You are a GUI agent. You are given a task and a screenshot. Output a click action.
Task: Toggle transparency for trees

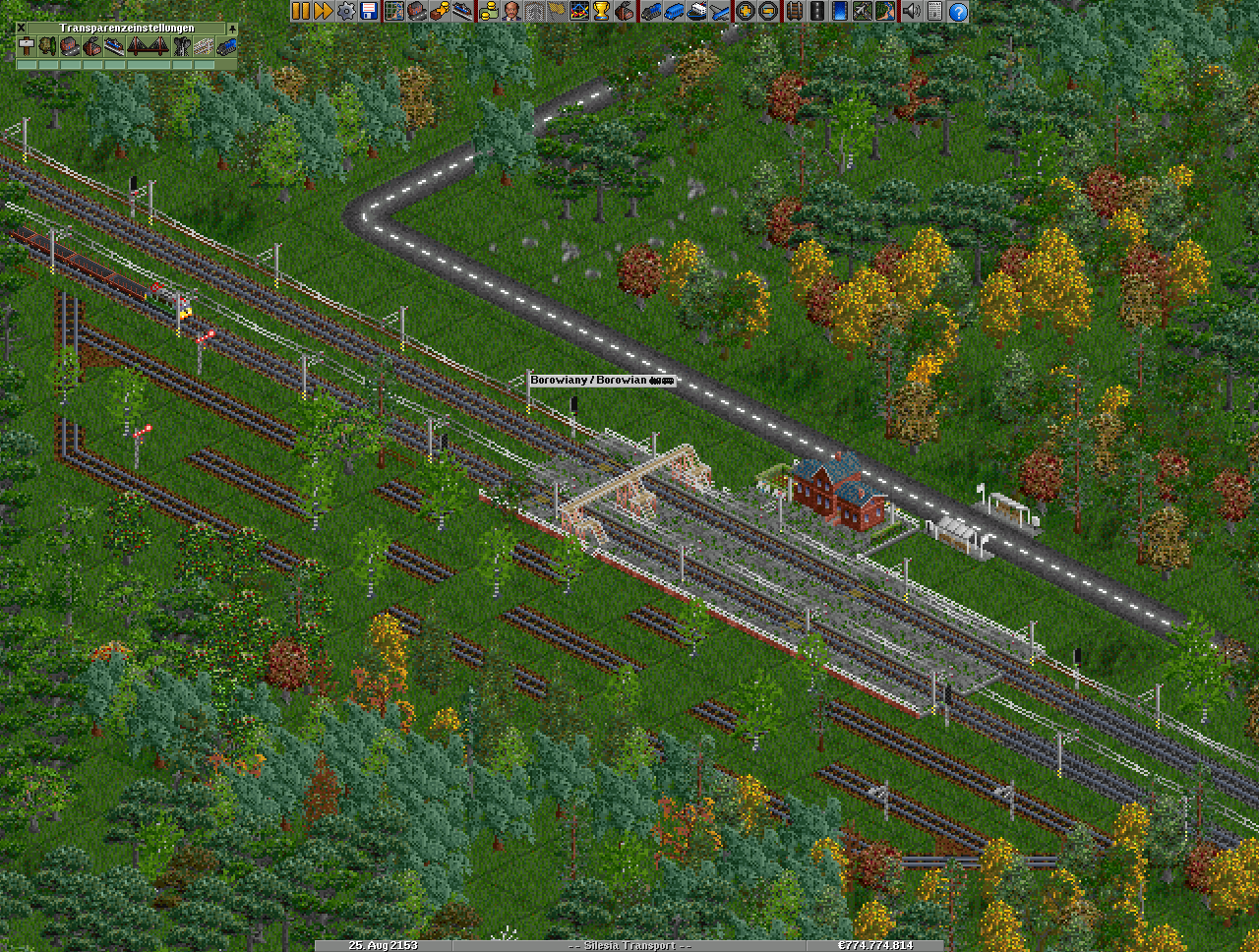48,46
